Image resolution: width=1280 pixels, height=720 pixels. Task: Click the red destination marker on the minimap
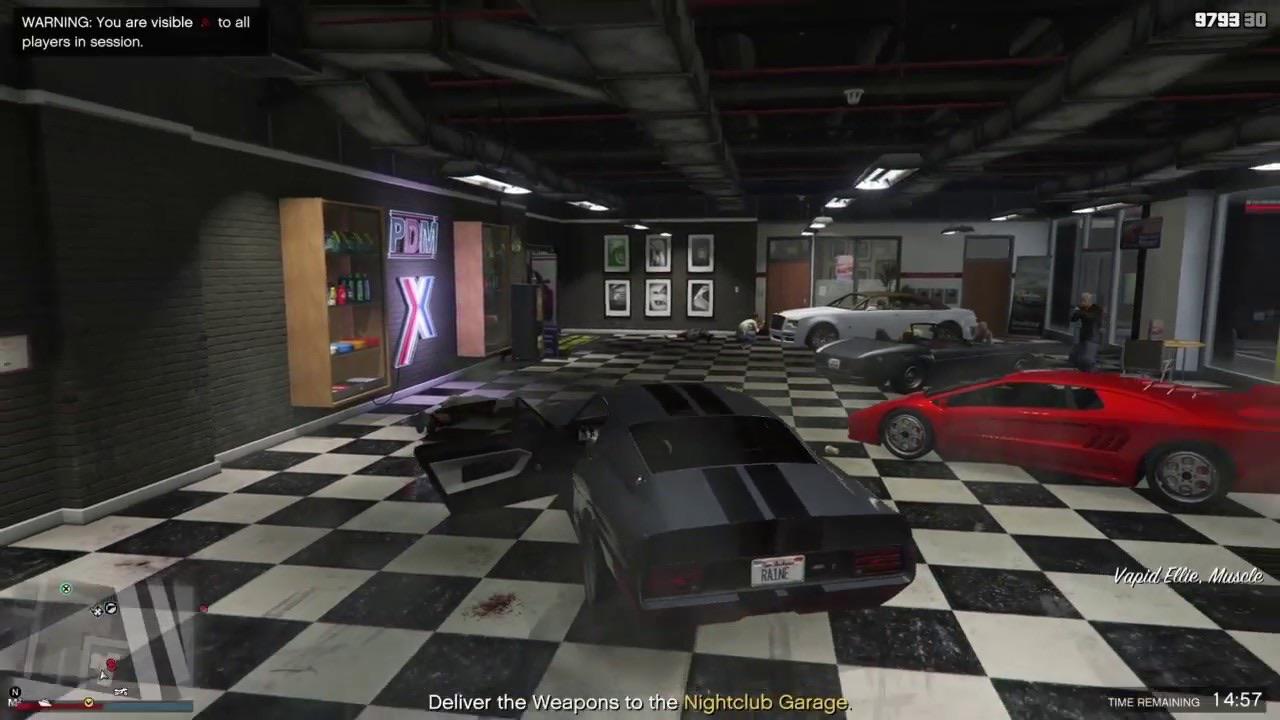(111, 664)
